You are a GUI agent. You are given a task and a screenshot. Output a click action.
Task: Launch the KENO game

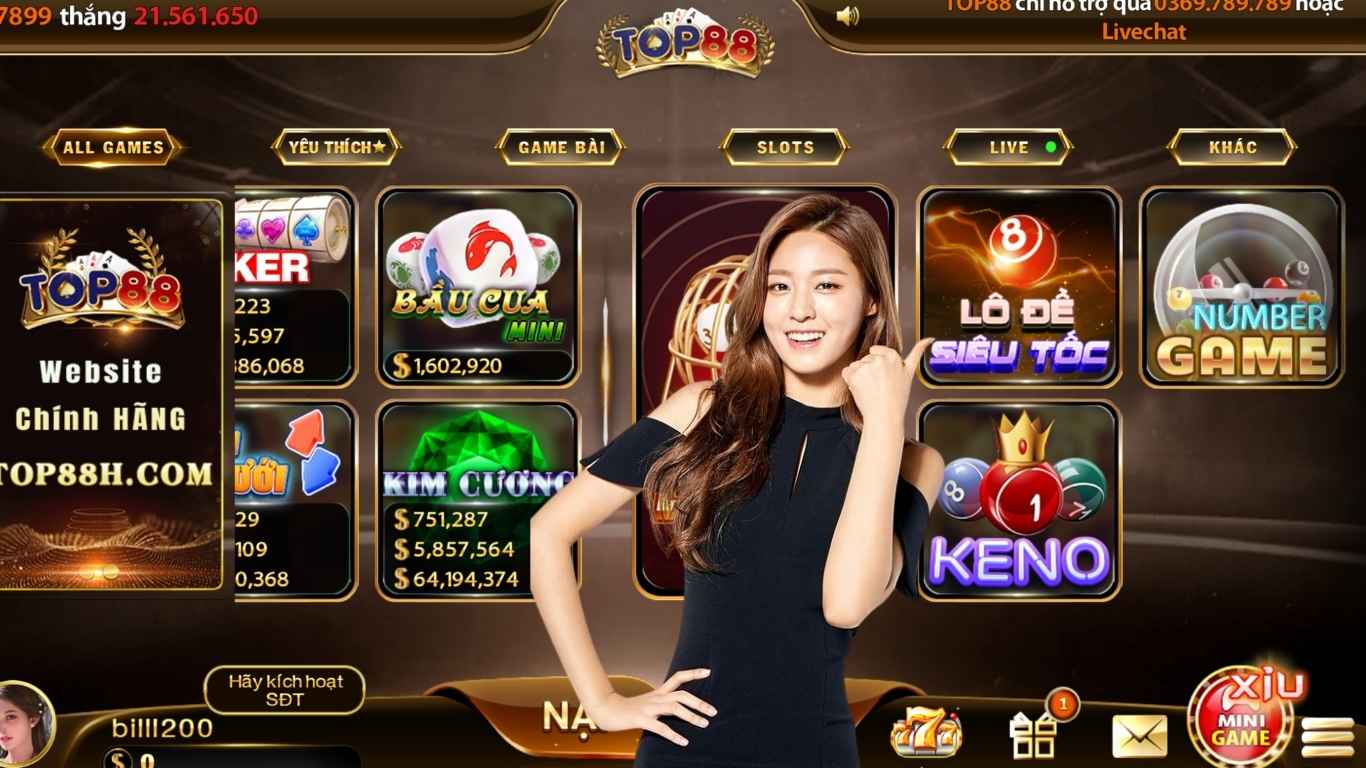click(x=1018, y=500)
